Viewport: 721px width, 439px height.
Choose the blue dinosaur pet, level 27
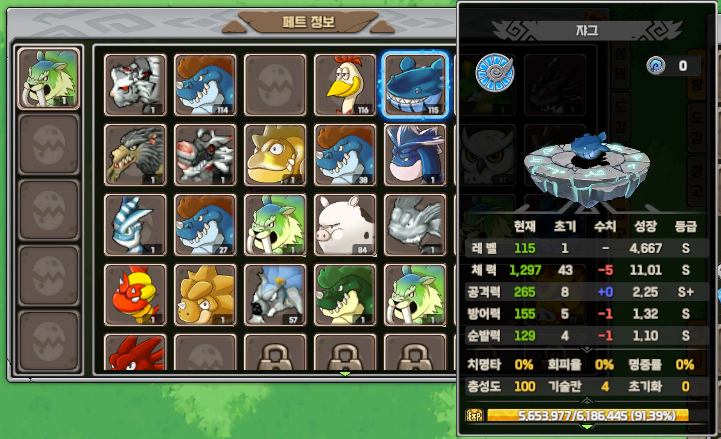[x=205, y=224]
